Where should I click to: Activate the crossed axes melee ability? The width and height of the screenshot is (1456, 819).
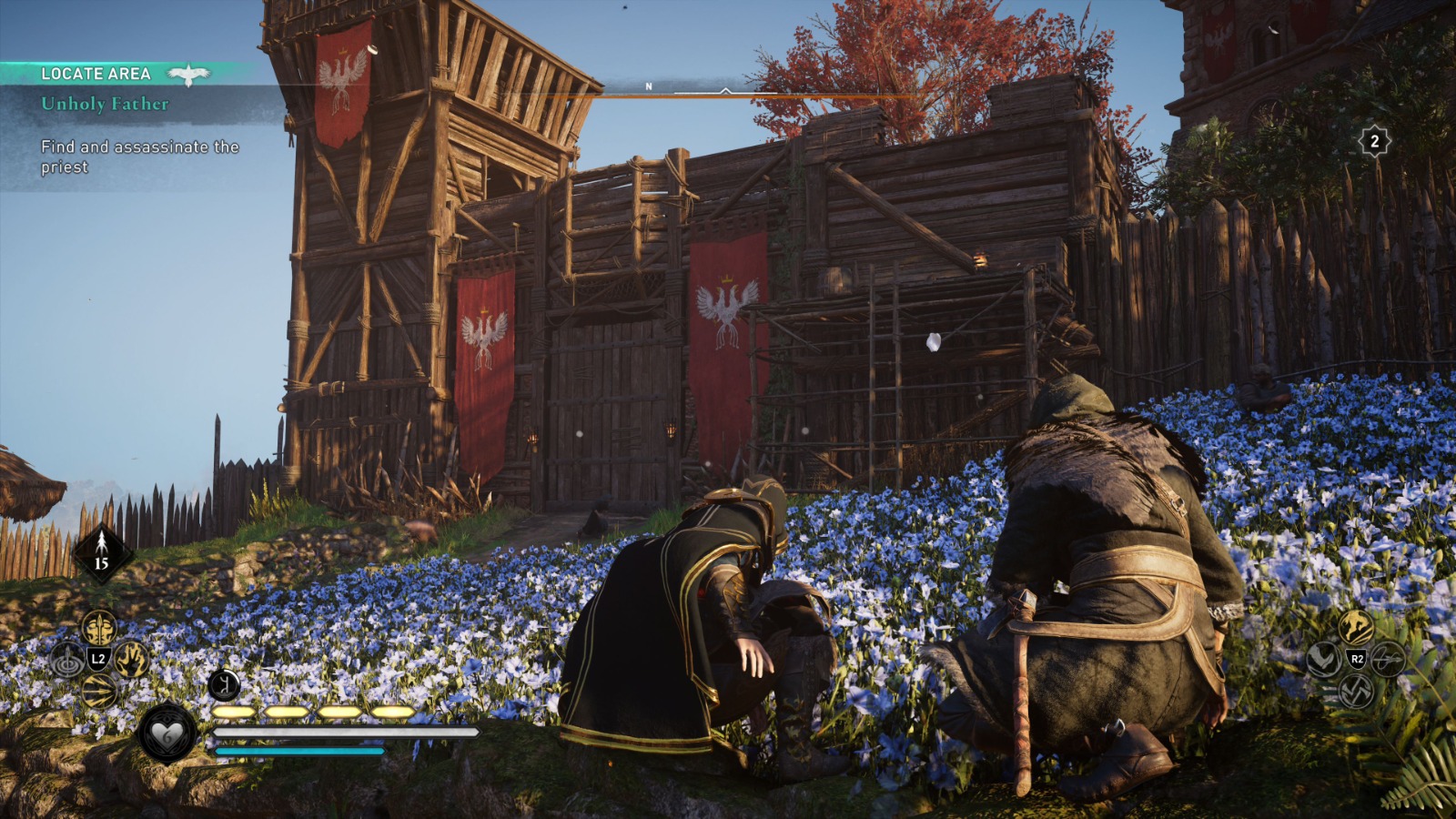click(1355, 691)
